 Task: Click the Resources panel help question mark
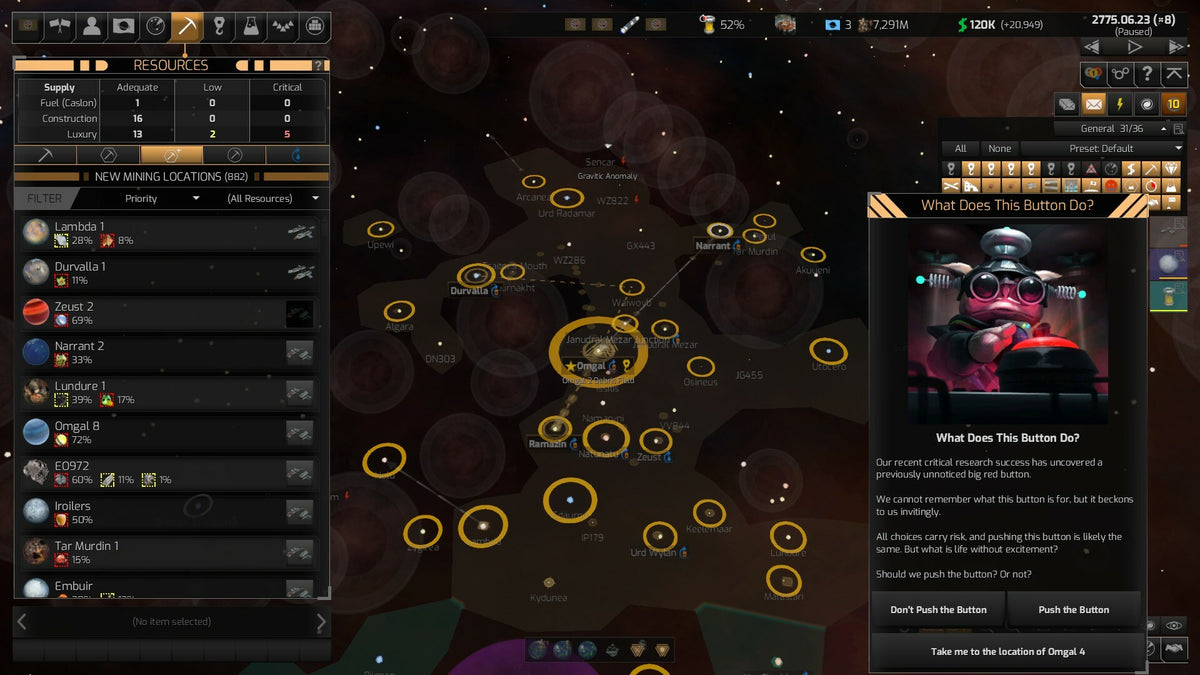point(319,66)
